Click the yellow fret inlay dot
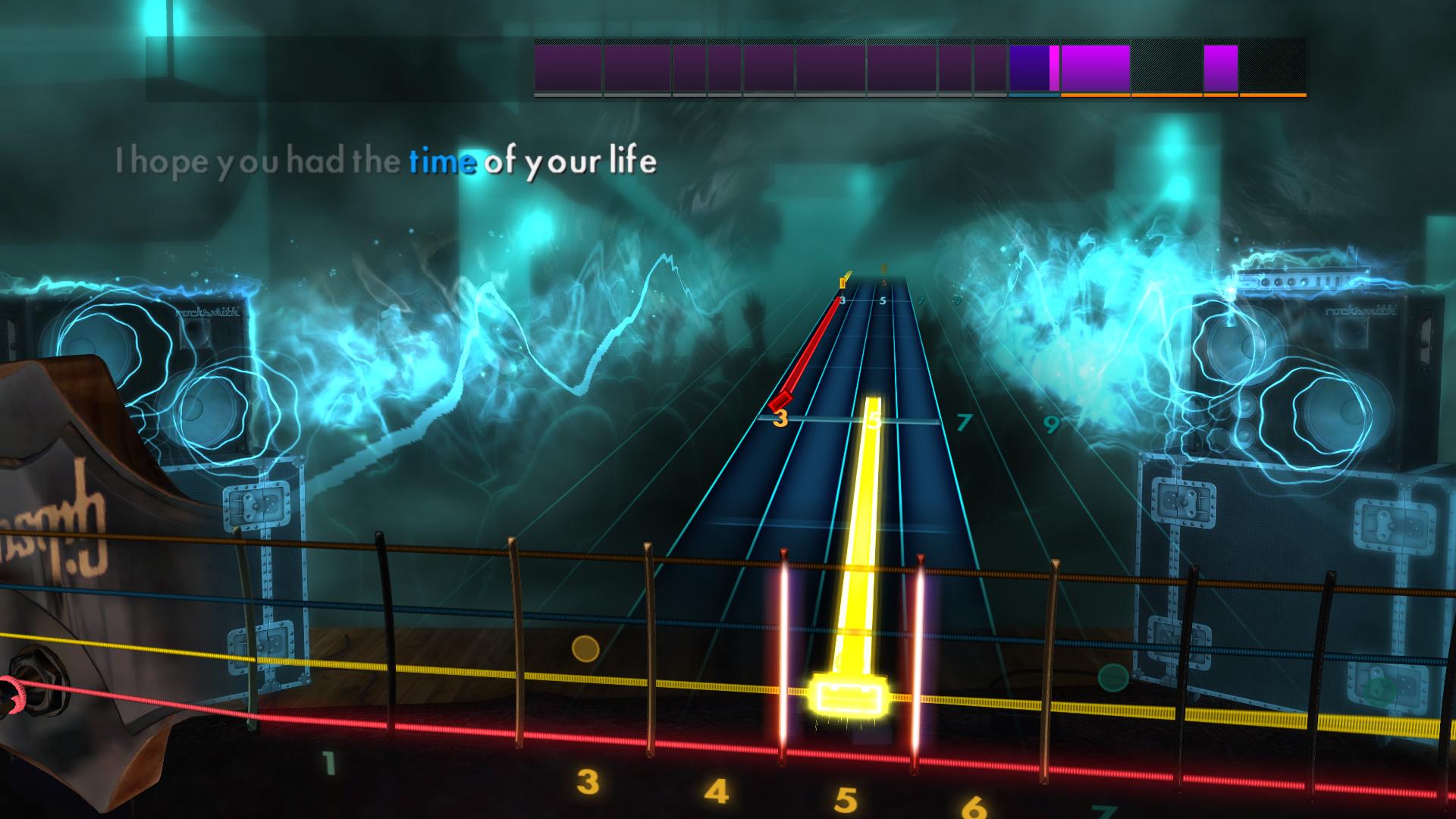The image size is (1456, 819). (x=585, y=648)
